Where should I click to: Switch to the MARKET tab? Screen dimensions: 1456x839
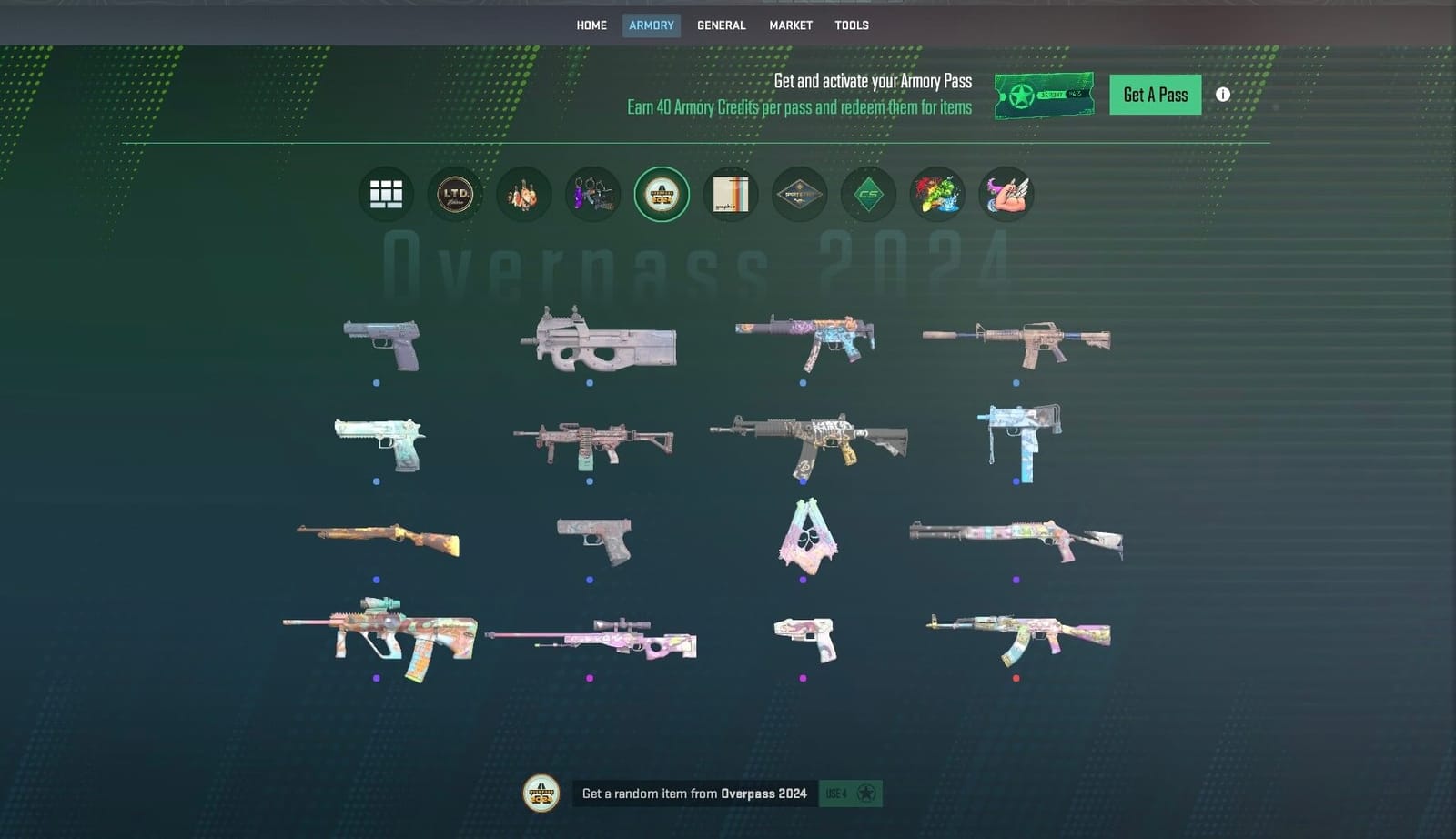click(x=790, y=25)
